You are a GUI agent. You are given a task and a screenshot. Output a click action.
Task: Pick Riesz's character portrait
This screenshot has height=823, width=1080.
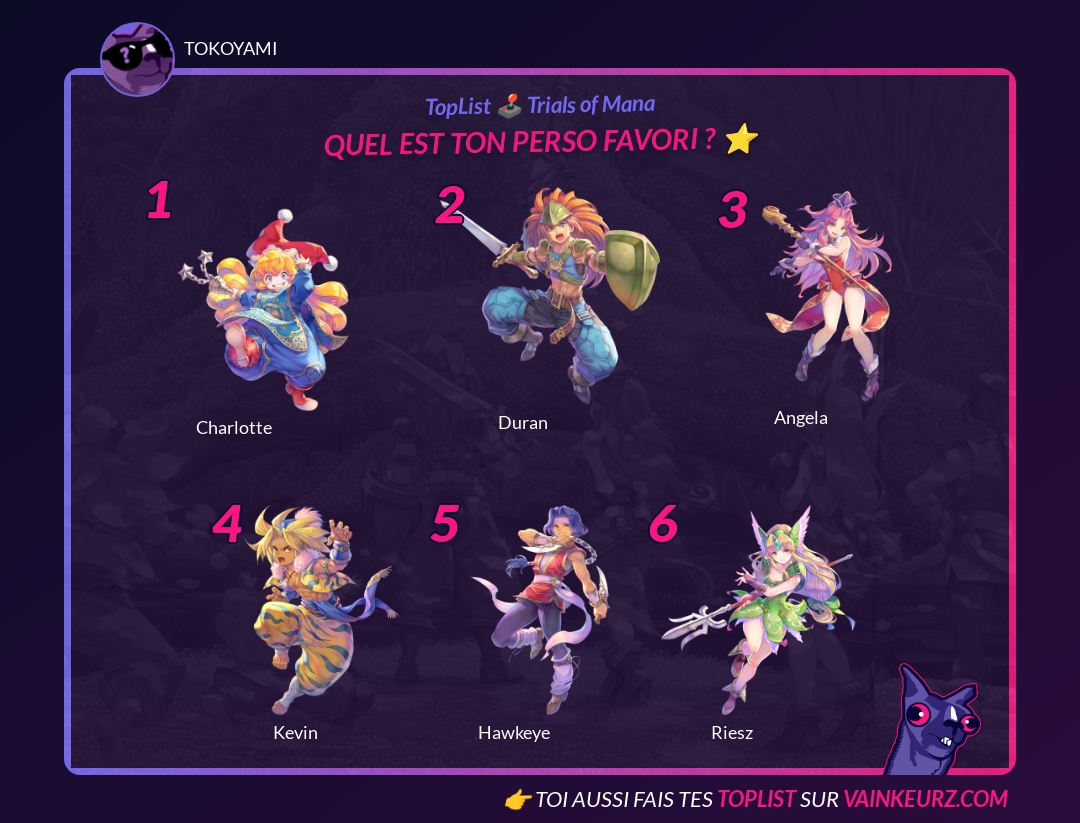[x=765, y=610]
